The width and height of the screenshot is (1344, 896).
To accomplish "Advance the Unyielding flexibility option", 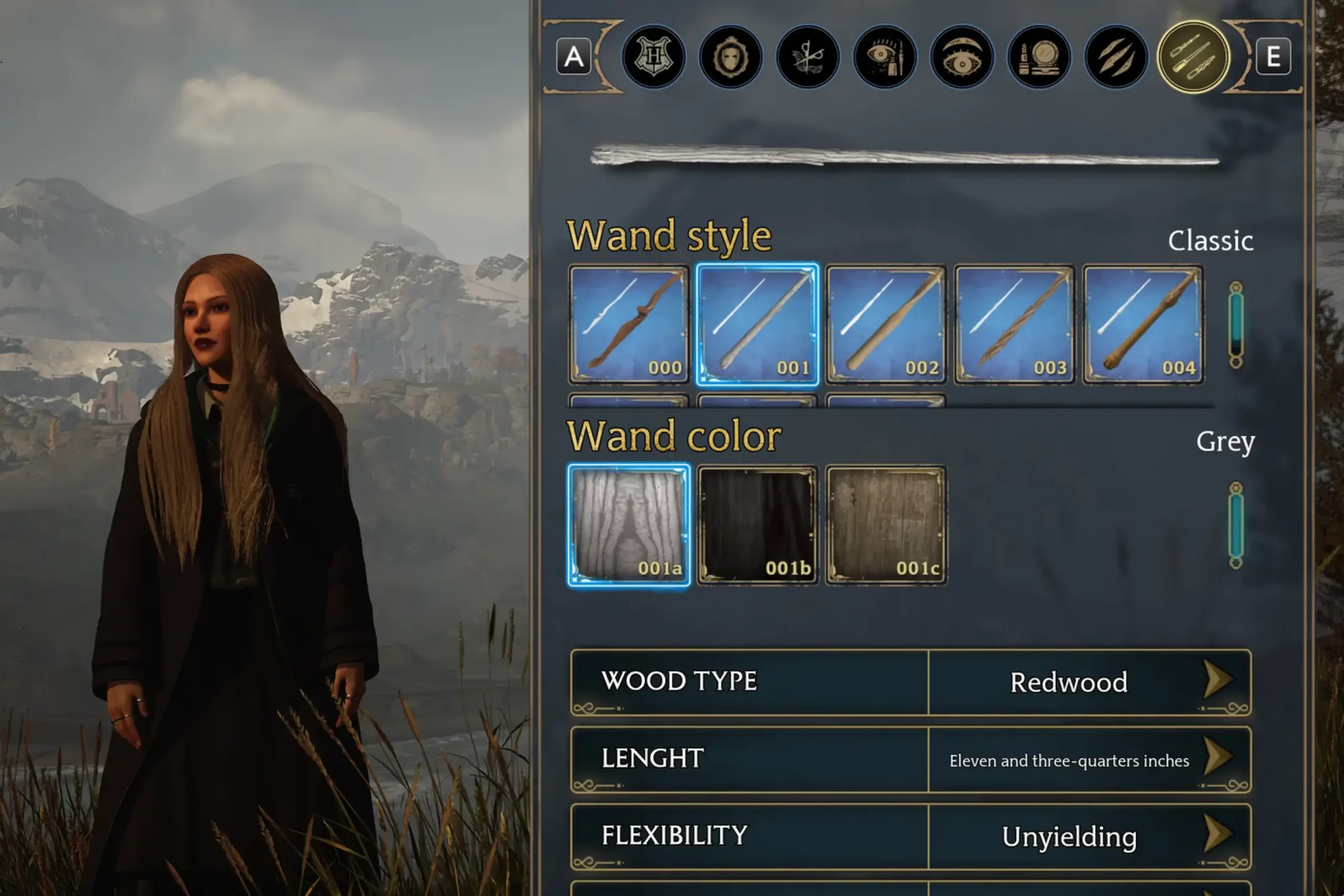I will point(1217,834).
